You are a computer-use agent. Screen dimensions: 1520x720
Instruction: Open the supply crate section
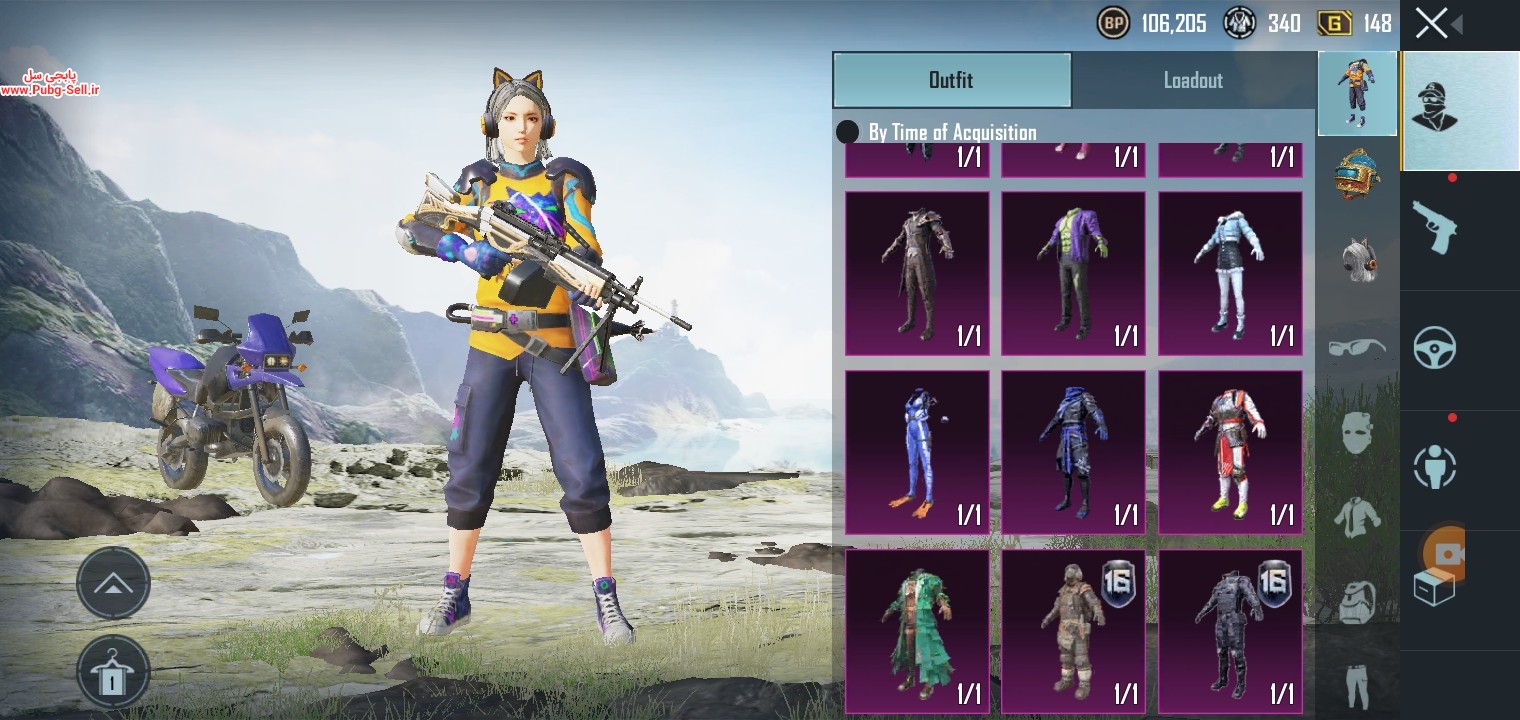click(x=1434, y=587)
